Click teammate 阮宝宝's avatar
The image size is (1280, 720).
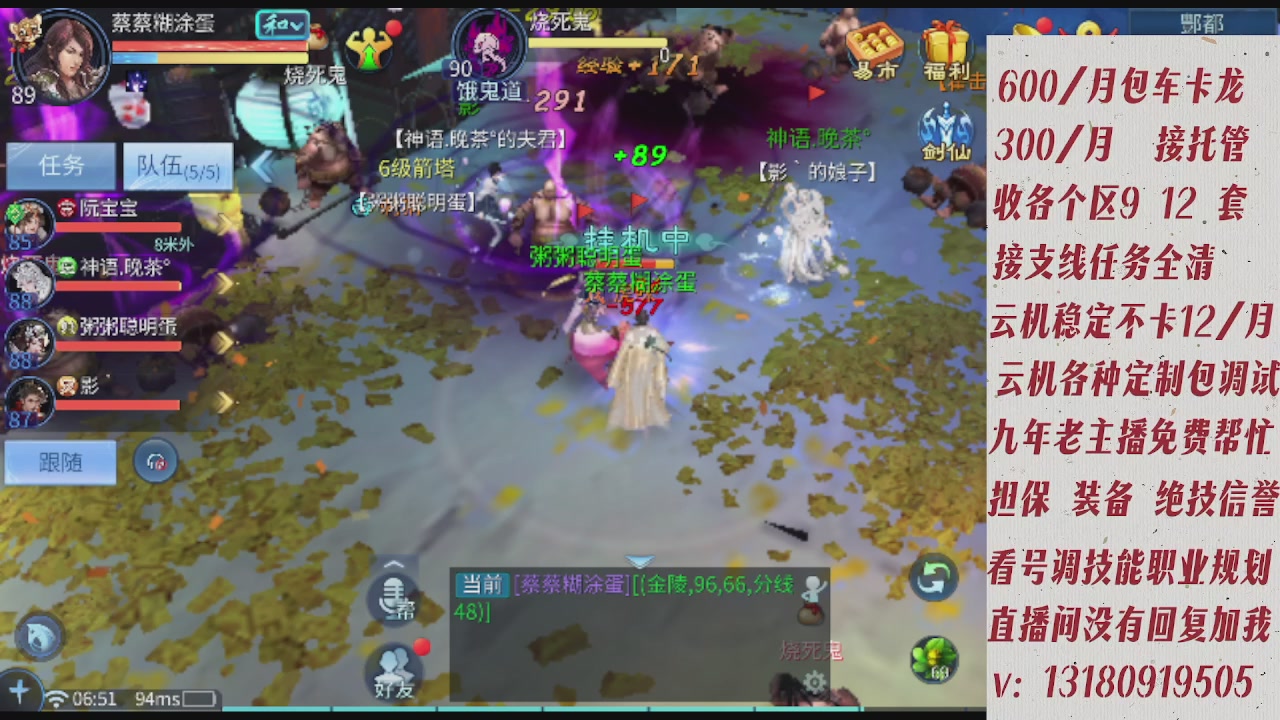pyautogui.click(x=30, y=222)
